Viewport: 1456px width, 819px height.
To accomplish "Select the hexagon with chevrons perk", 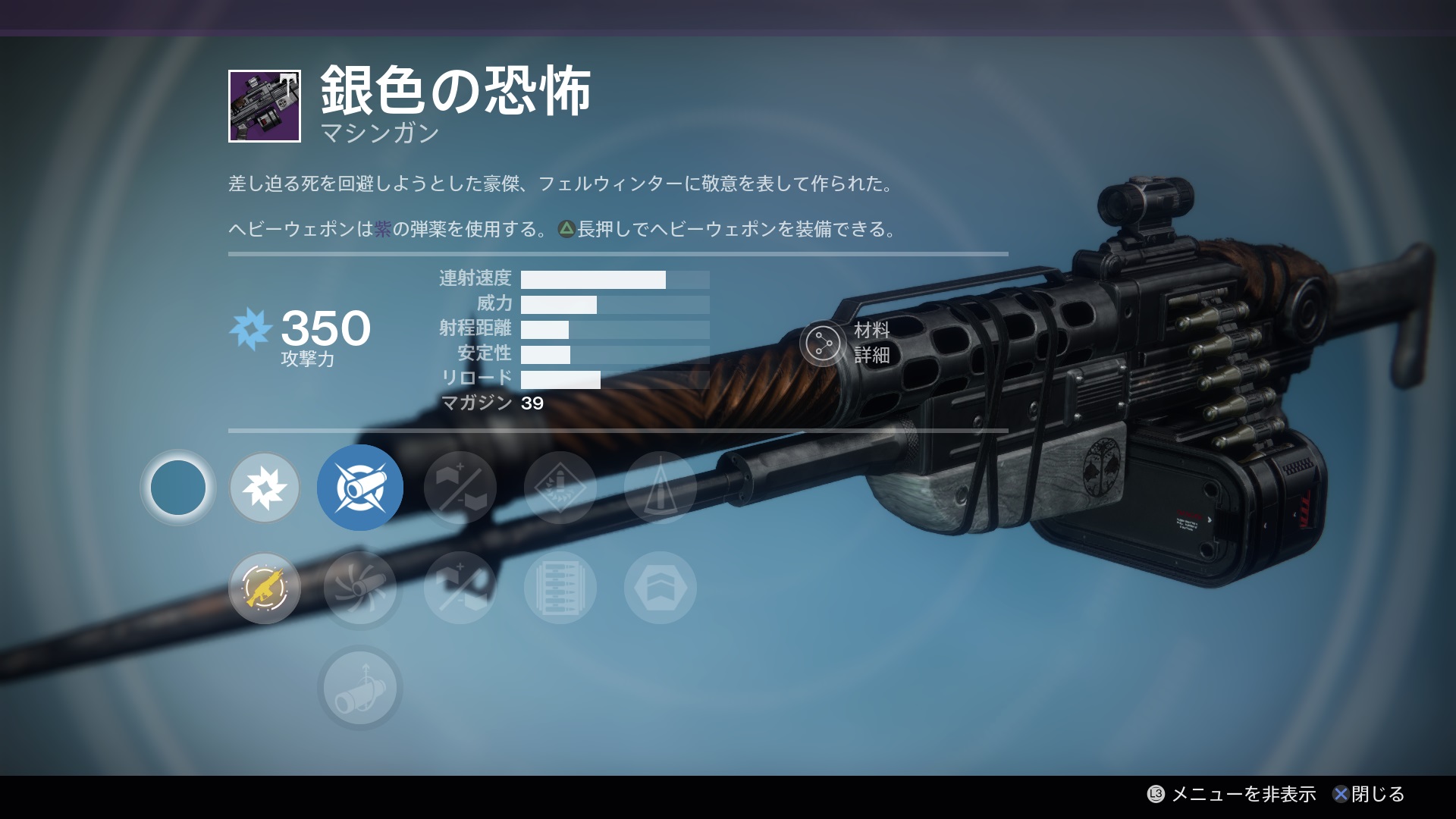I will click(x=661, y=588).
